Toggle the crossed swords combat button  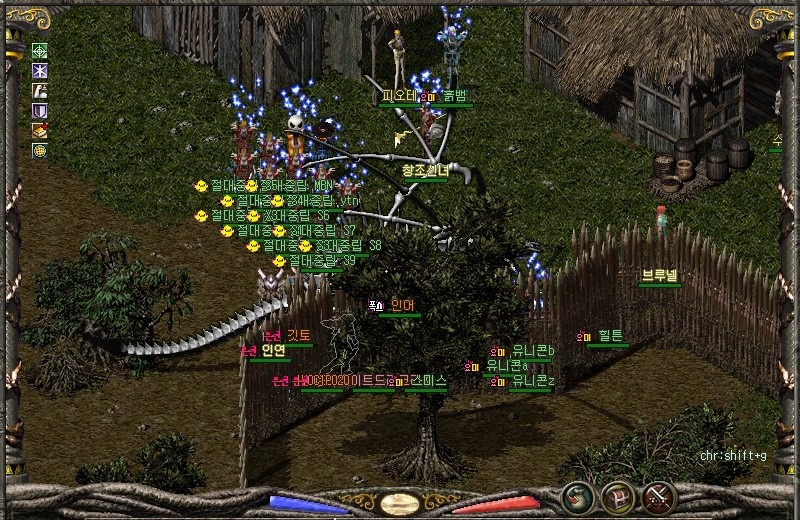pos(659,497)
